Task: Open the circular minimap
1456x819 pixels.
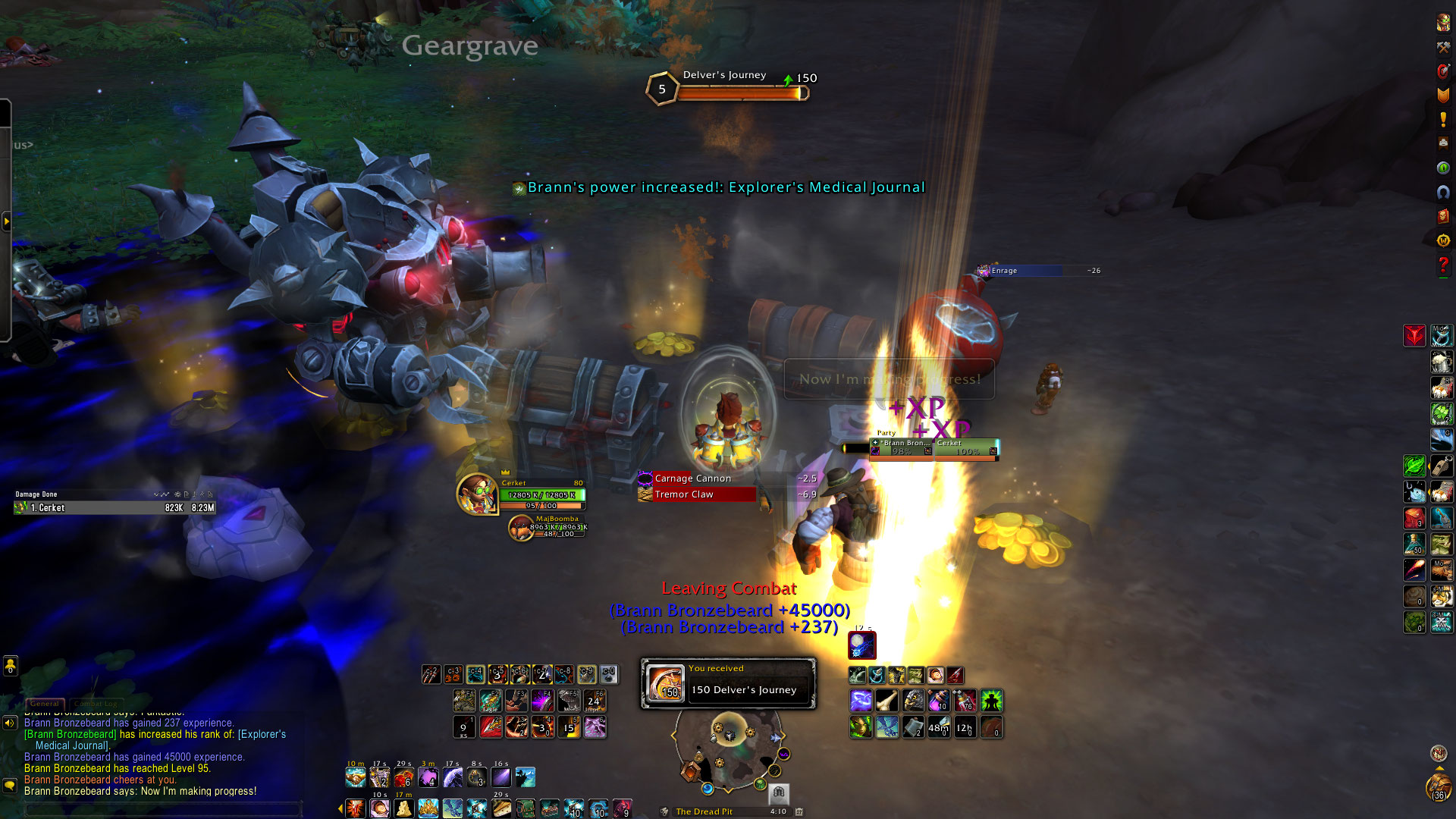Action: click(728, 751)
